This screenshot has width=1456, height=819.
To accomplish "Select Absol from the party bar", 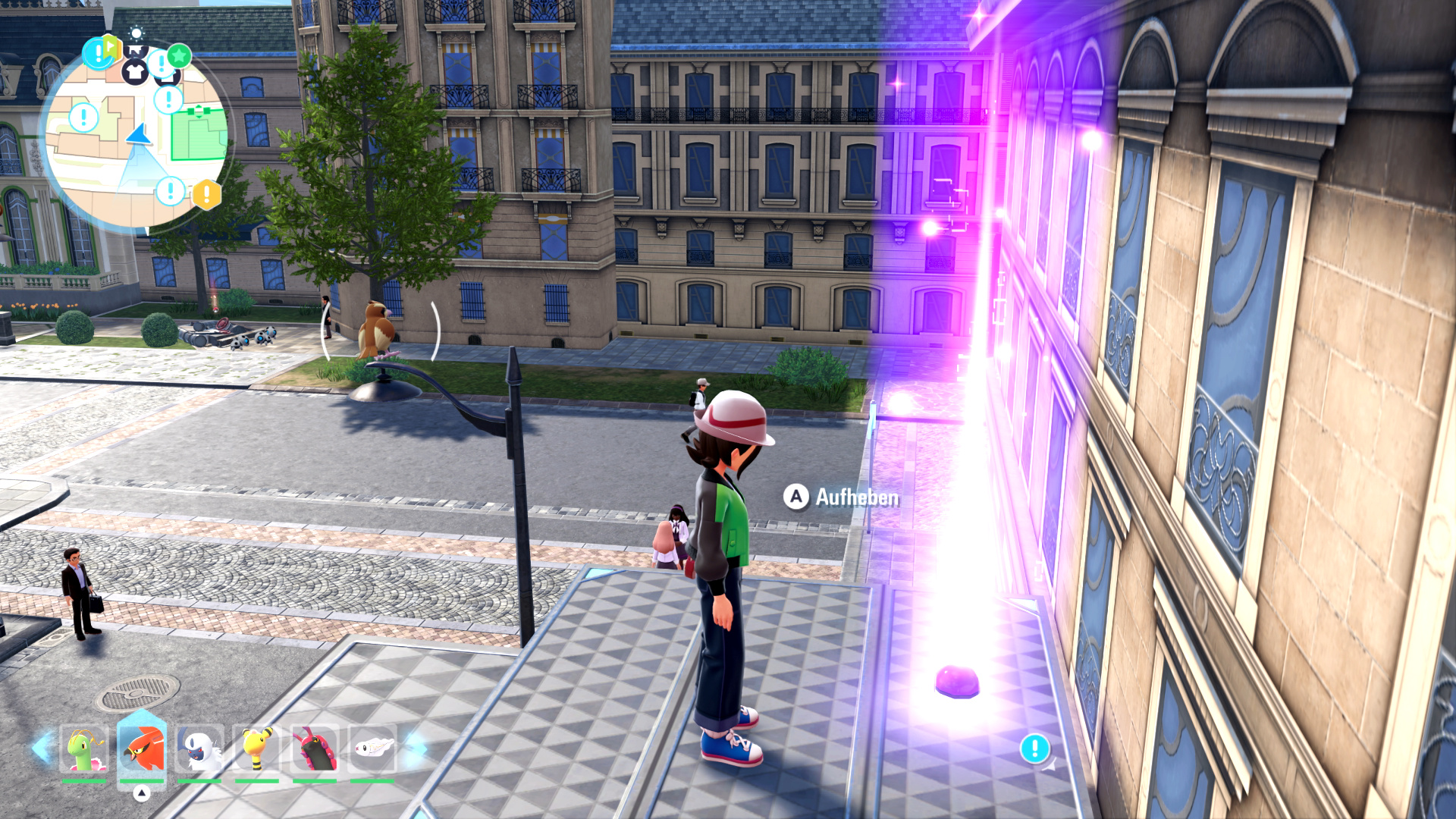I will pyautogui.click(x=199, y=749).
